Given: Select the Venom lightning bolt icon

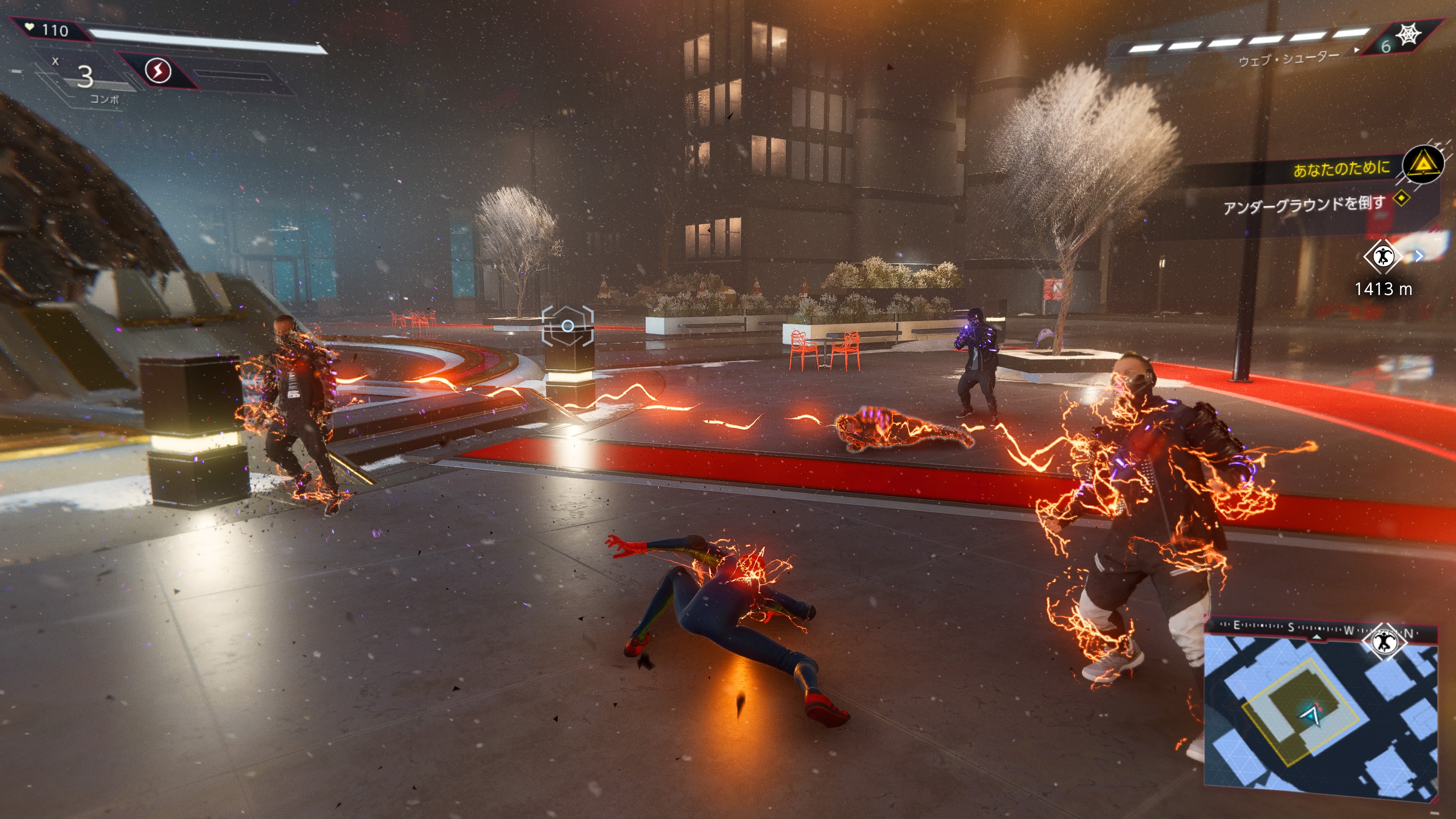Looking at the screenshot, I should pos(158,71).
